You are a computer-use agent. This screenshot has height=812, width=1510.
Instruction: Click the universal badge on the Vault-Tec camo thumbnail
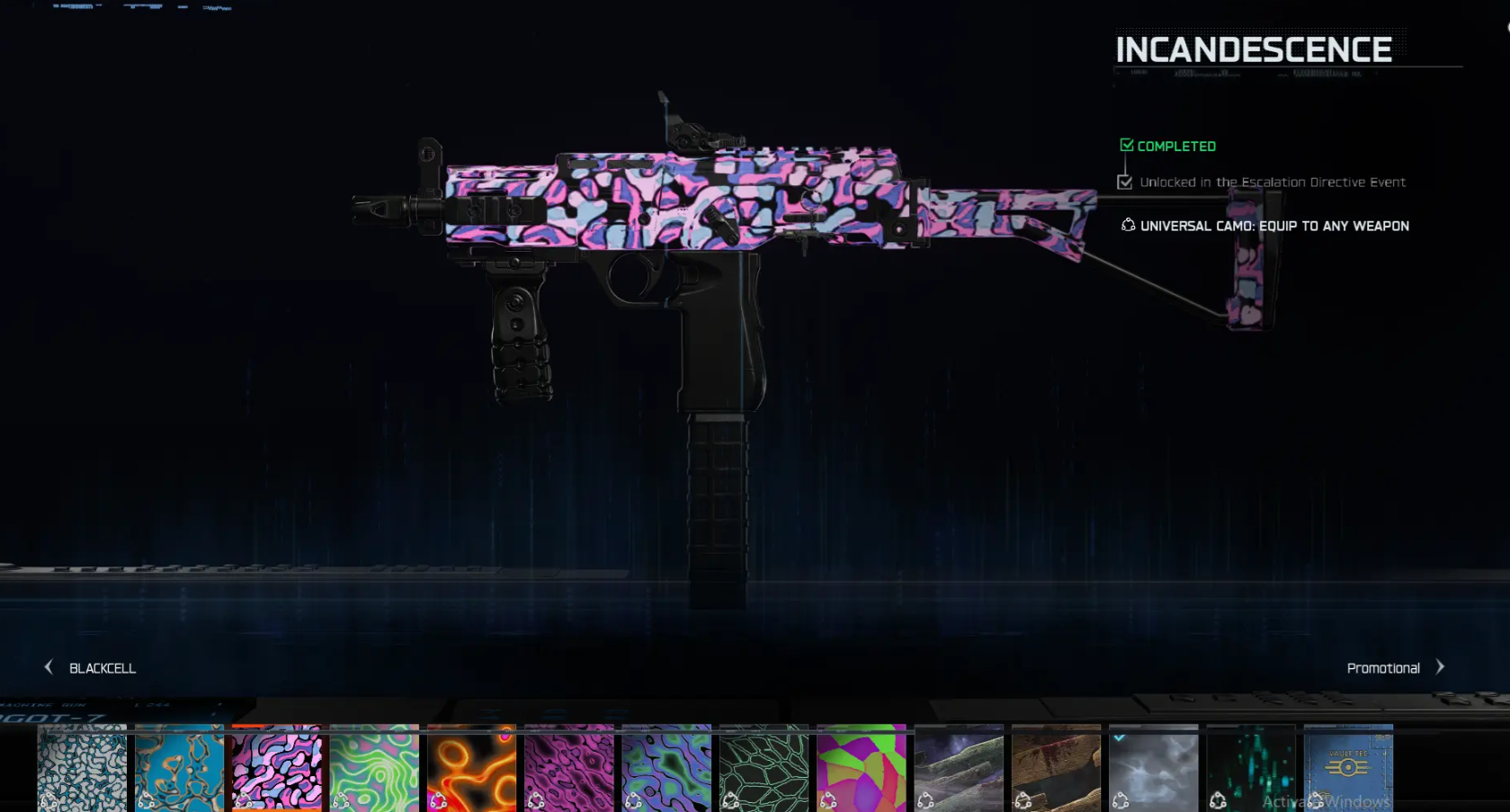pyautogui.click(x=1316, y=800)
